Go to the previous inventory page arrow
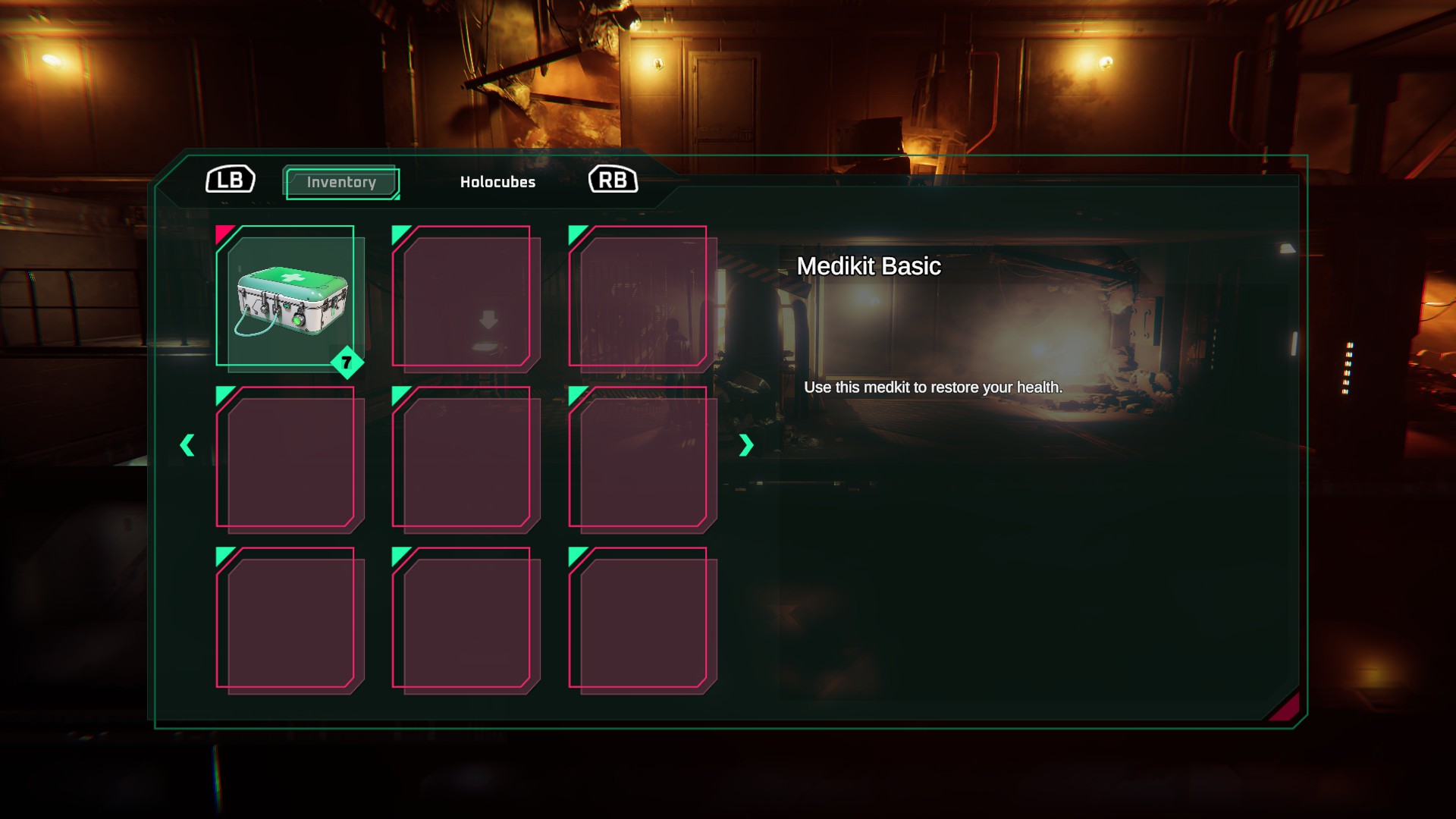1456x819 pixels. pos(187,445)
